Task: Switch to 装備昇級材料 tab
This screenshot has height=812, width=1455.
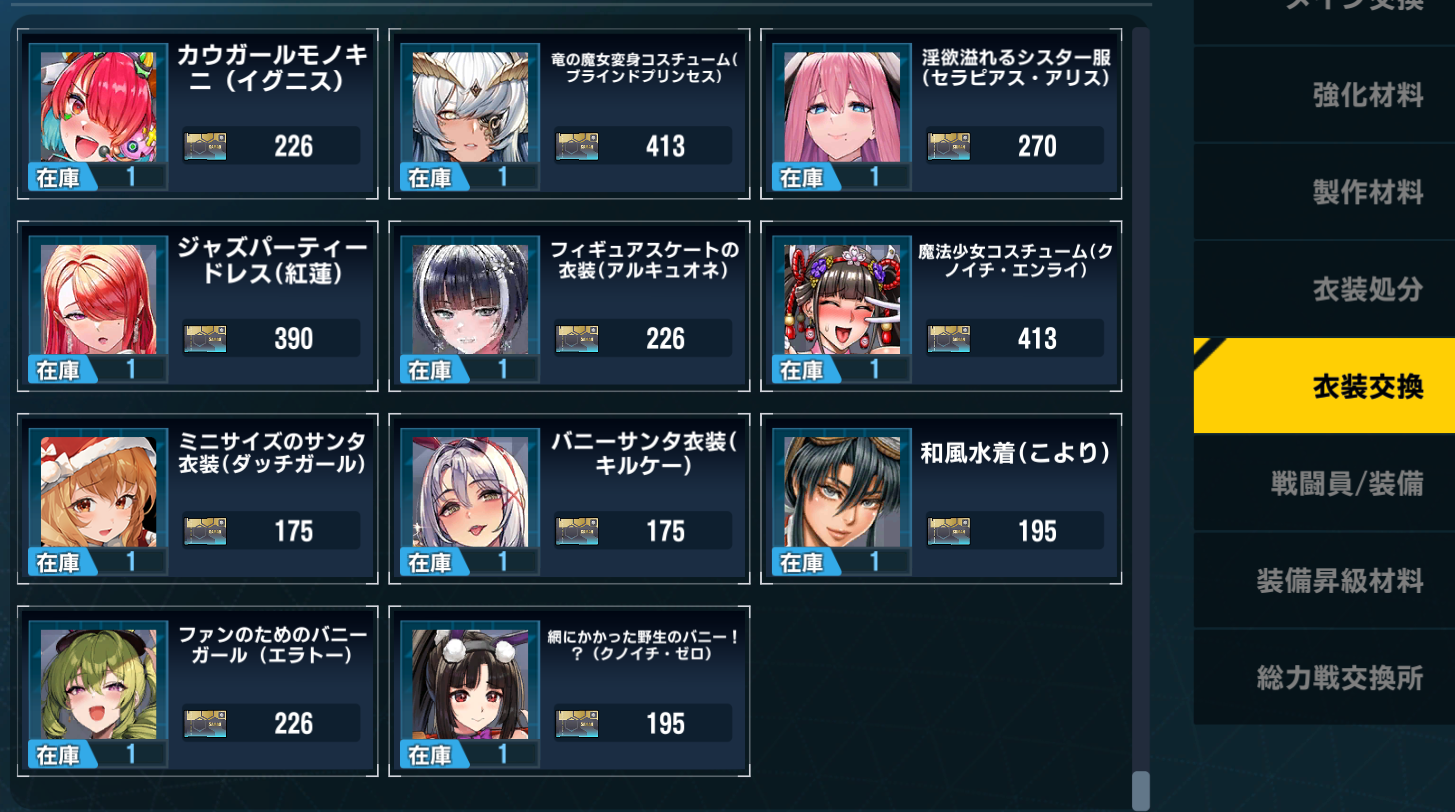Action: (x=1323, y=580)
